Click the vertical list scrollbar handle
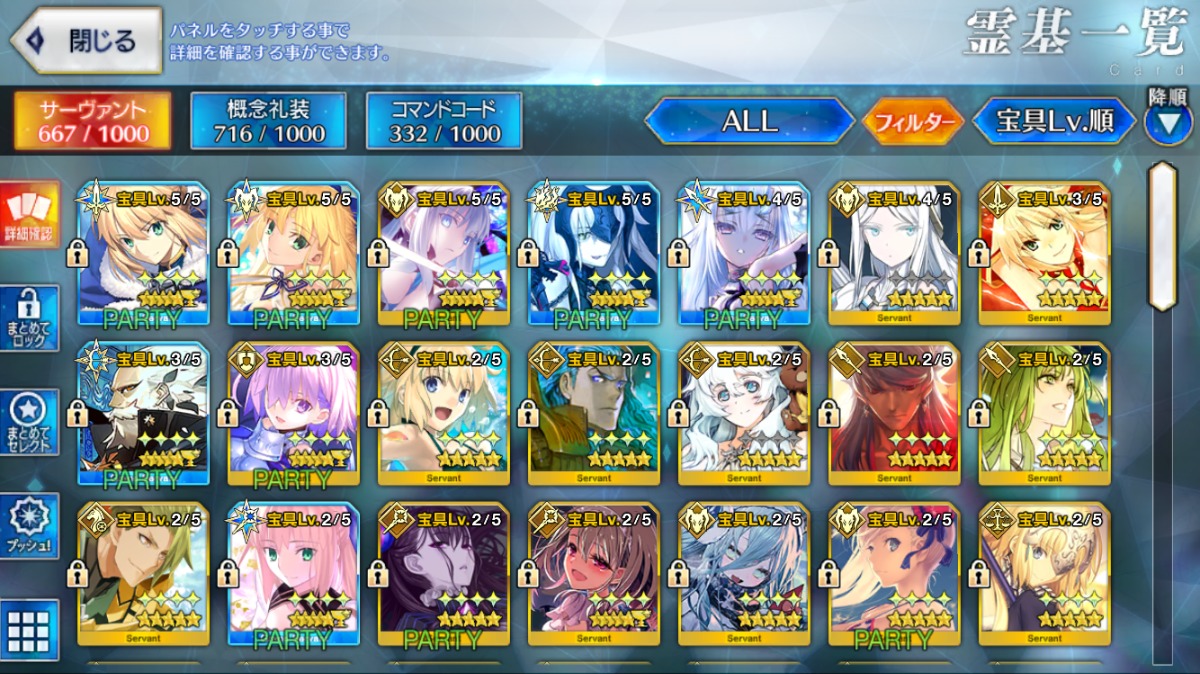 point(1162,237)
